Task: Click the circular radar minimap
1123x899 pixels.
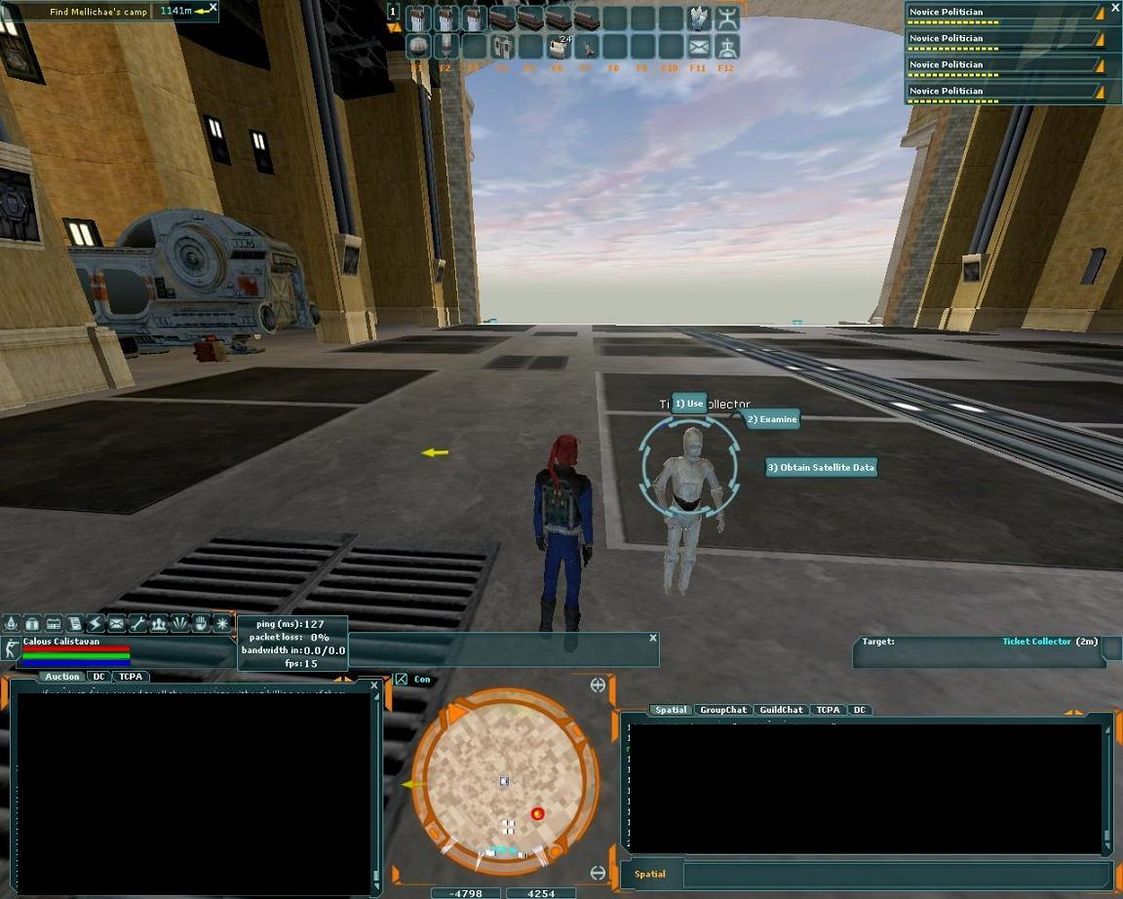Action: tap(505, 779)
